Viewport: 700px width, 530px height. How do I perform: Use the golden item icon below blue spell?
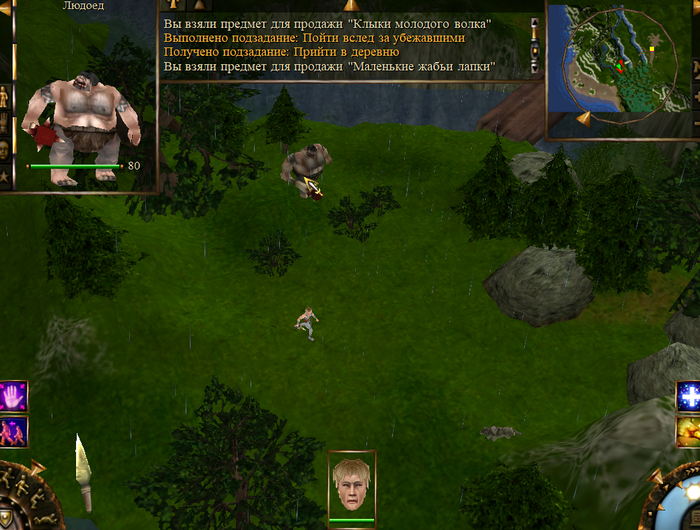[x=688, y=431]
